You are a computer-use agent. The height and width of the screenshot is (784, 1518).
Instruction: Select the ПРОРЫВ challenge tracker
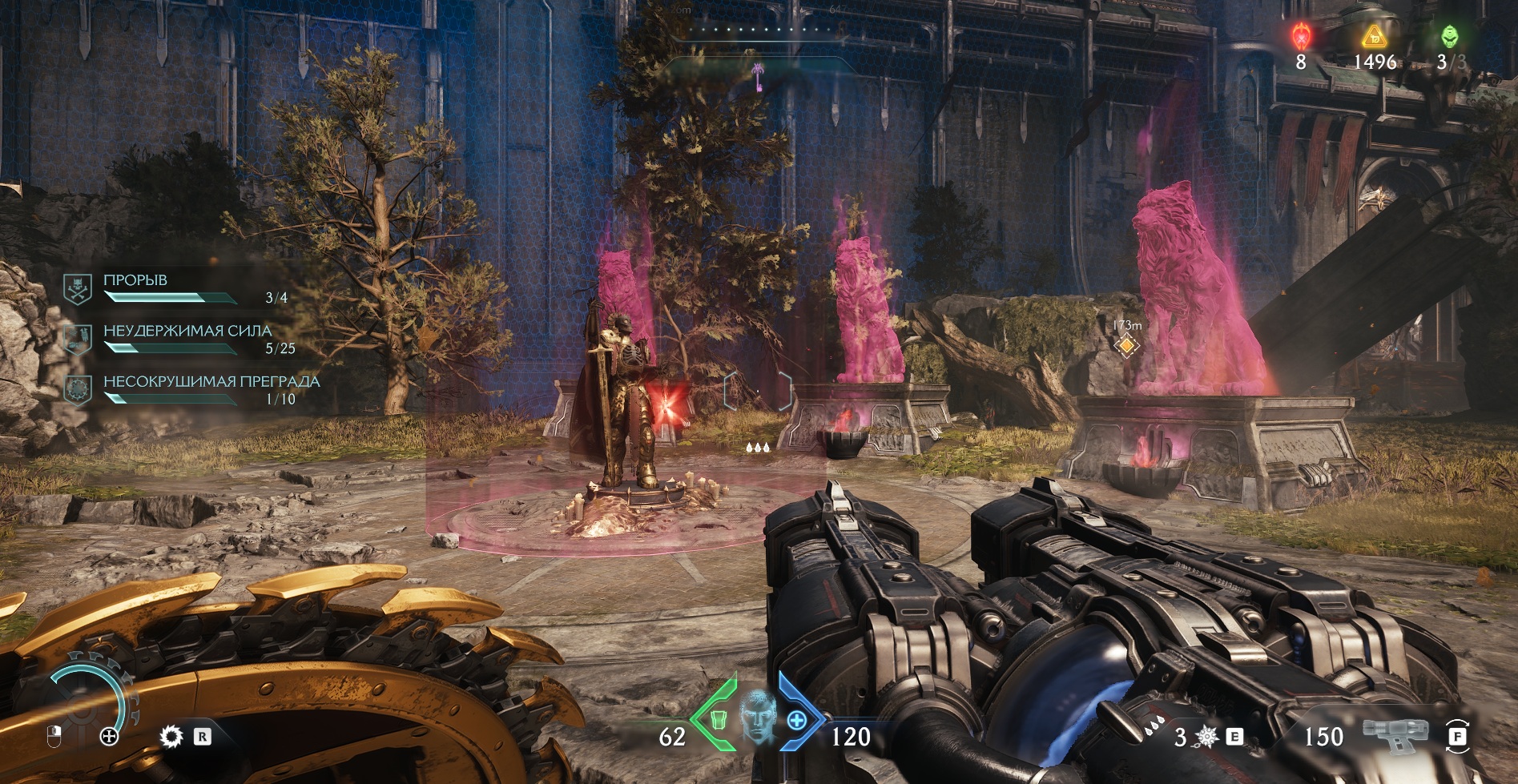(x=135, y=280)
